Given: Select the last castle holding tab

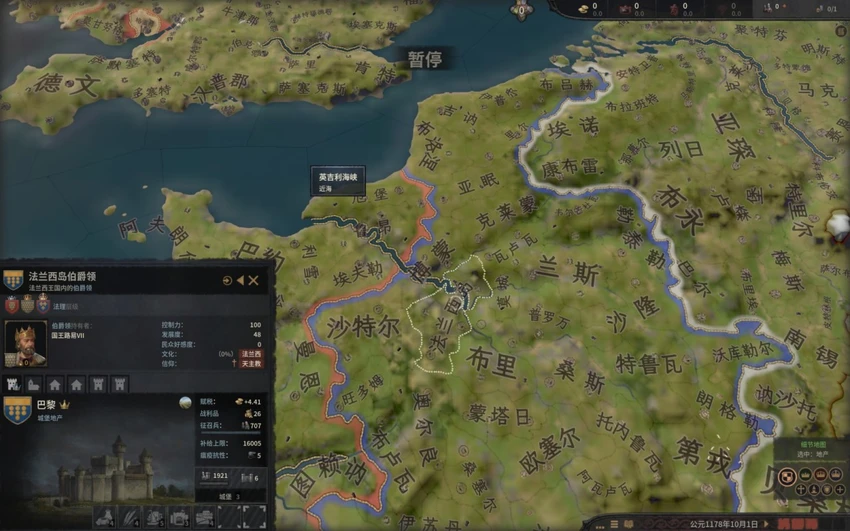Looking at the screenshot, I should coord(119,384).
